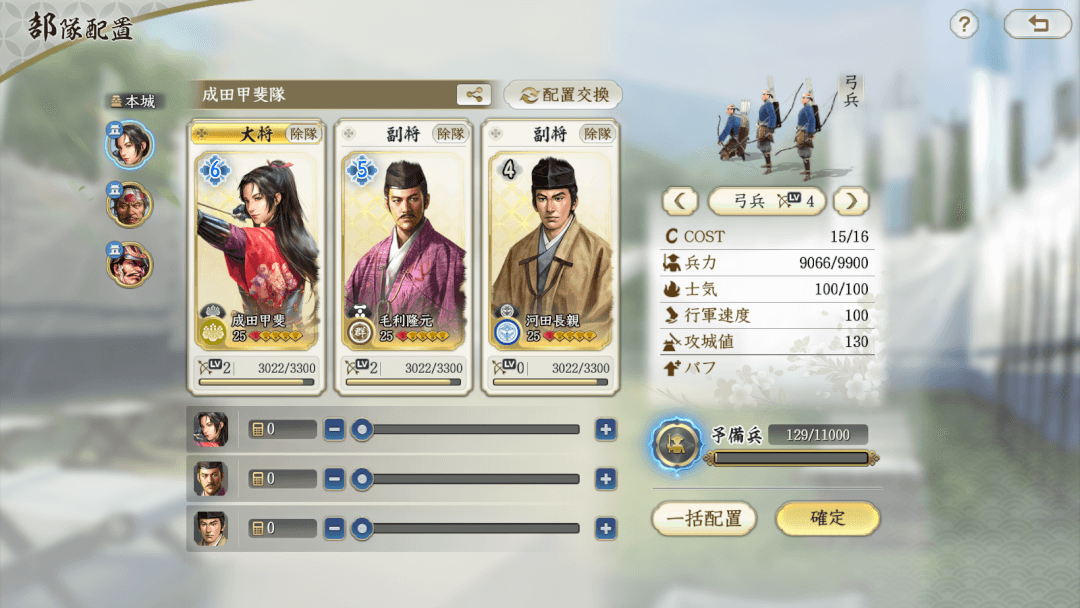Choose 一括配置 bulk assign button
This screenshot has height=608, width=1080.
point(704,518)
